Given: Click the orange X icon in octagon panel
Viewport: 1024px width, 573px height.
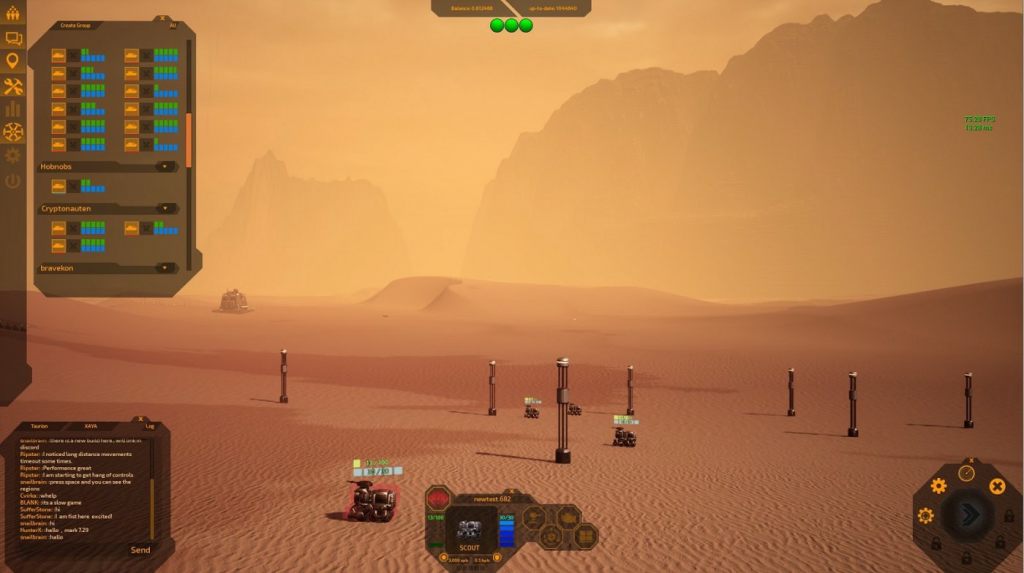Looking at the screenshot, I should pyautogui.click(x=997, y=486).
